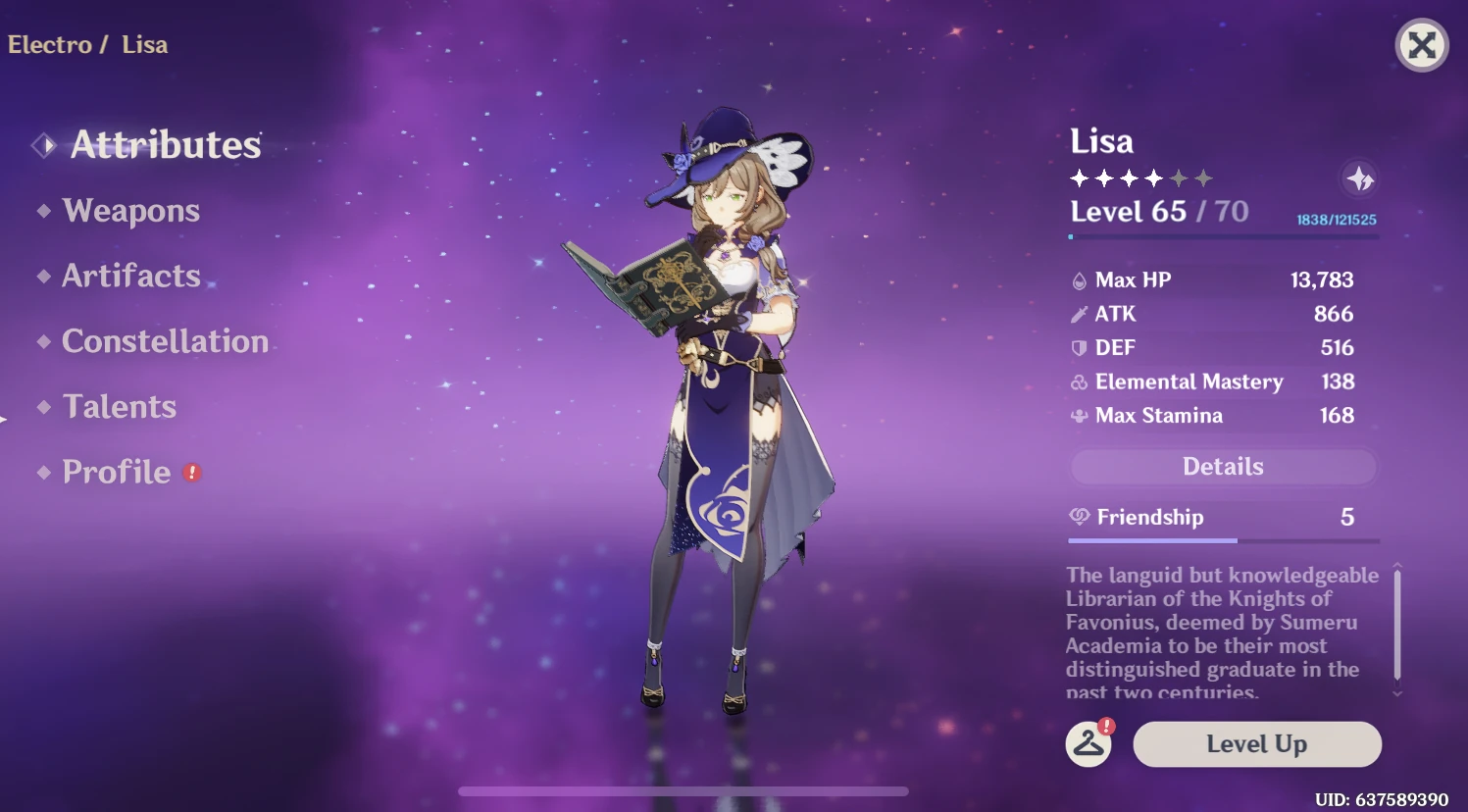Click the Max Stamina stat icon
This screenshot has height=812, width=1468.
click(x=1081, y=415)
